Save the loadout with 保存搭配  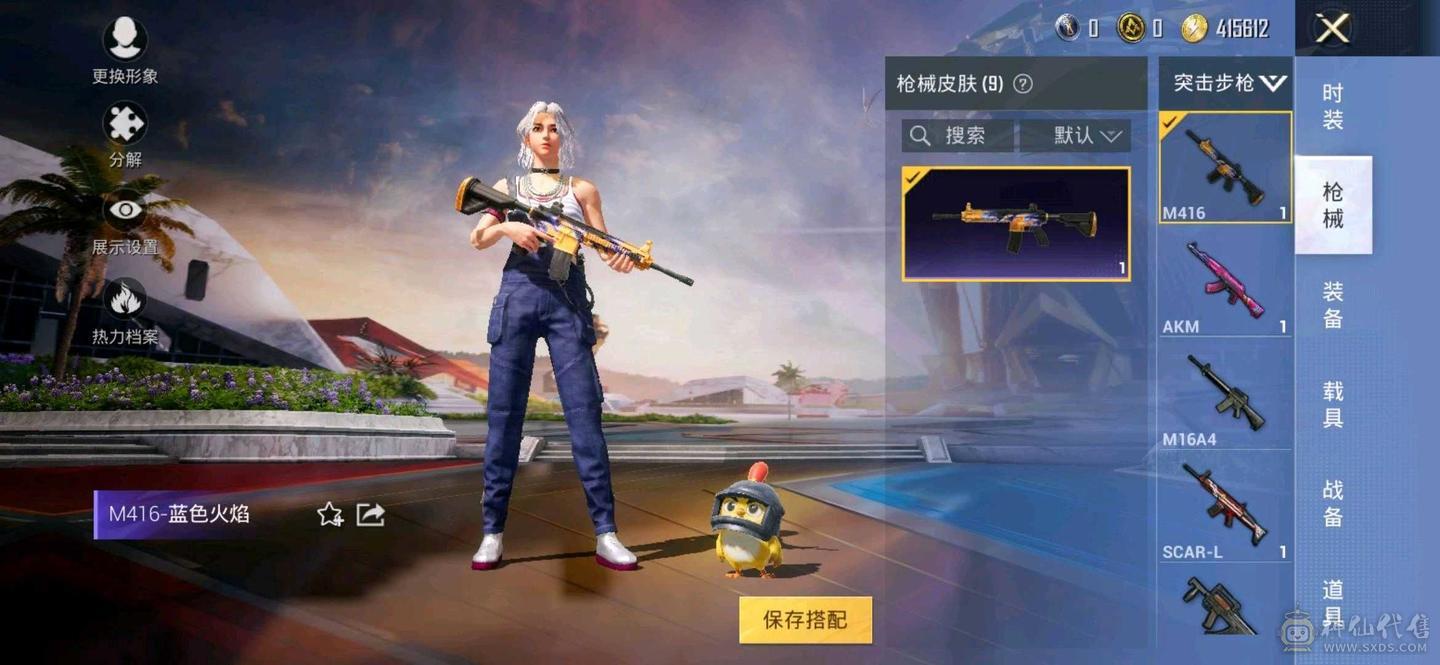[x=805, y=620]
